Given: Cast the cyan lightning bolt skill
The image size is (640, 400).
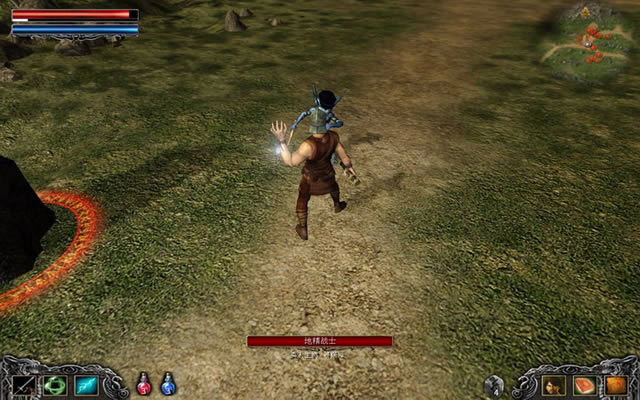Looking at the screenshot, I should point(86,385).
